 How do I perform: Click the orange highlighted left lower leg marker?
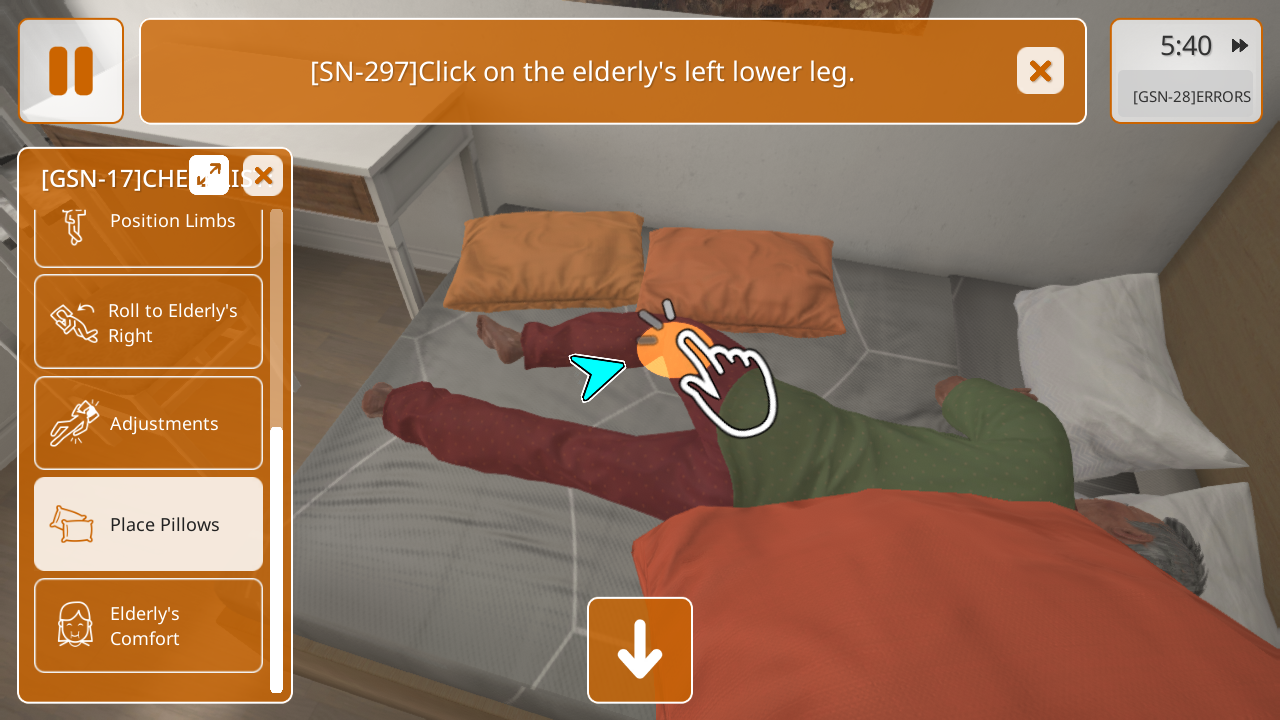665,350
